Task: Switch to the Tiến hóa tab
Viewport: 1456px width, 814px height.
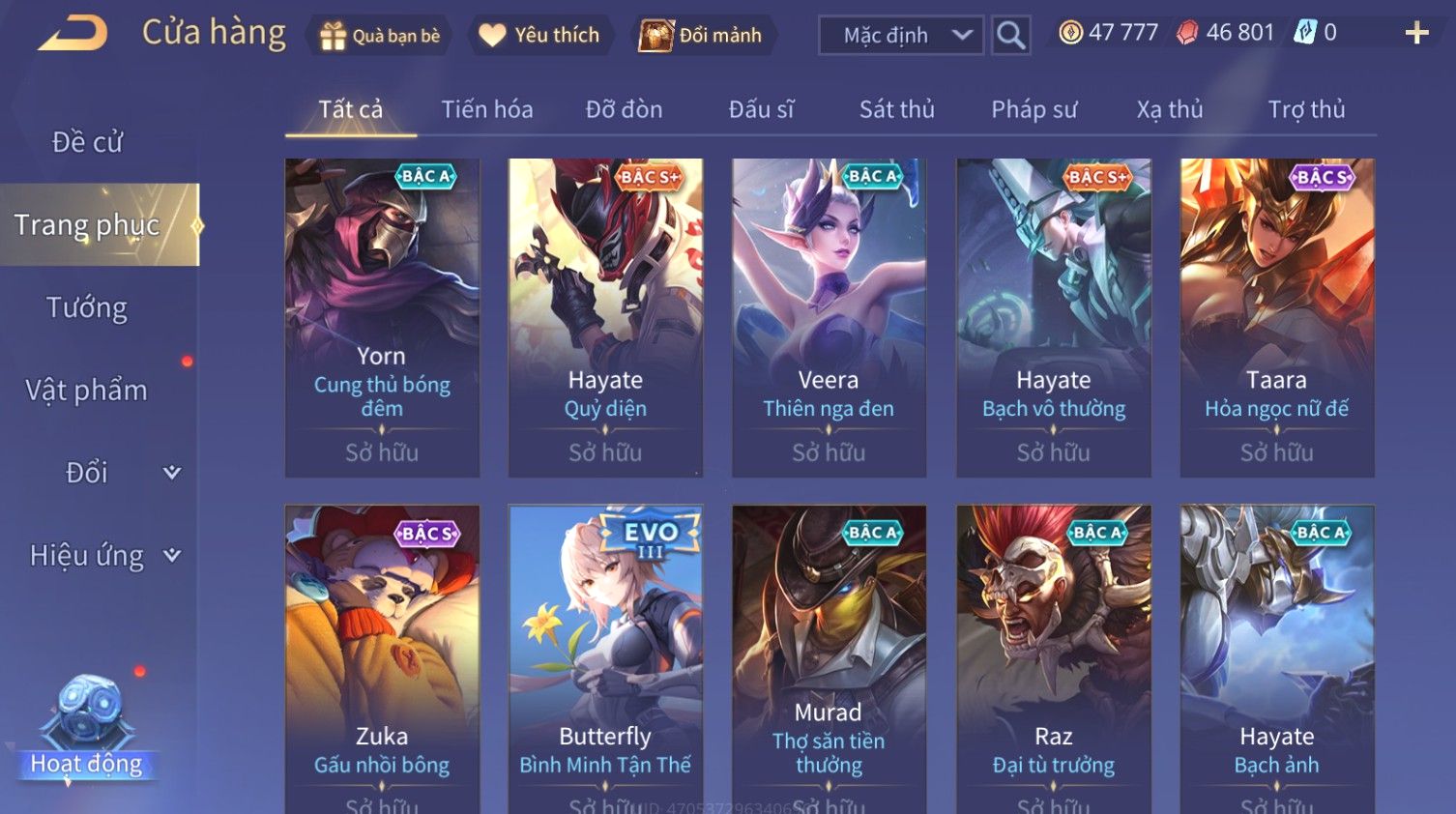Action: (487, 109)
